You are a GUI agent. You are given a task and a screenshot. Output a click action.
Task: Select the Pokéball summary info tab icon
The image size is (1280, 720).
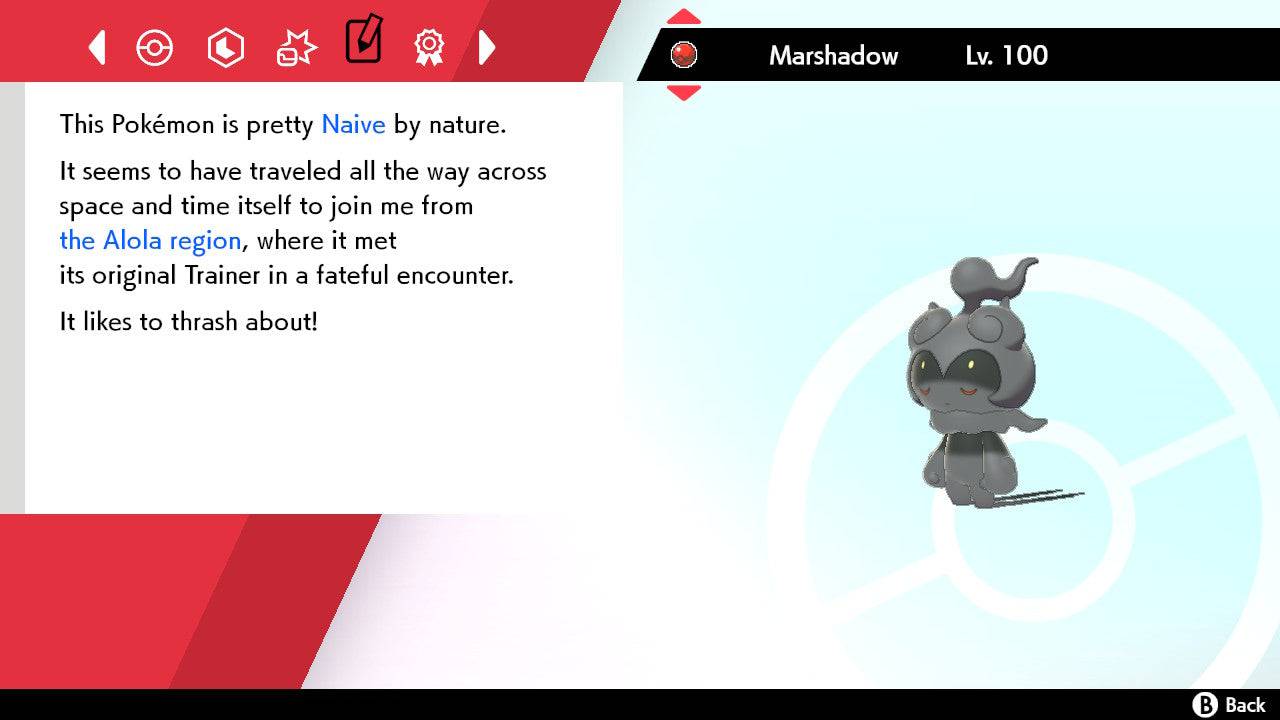click(155, 47)
